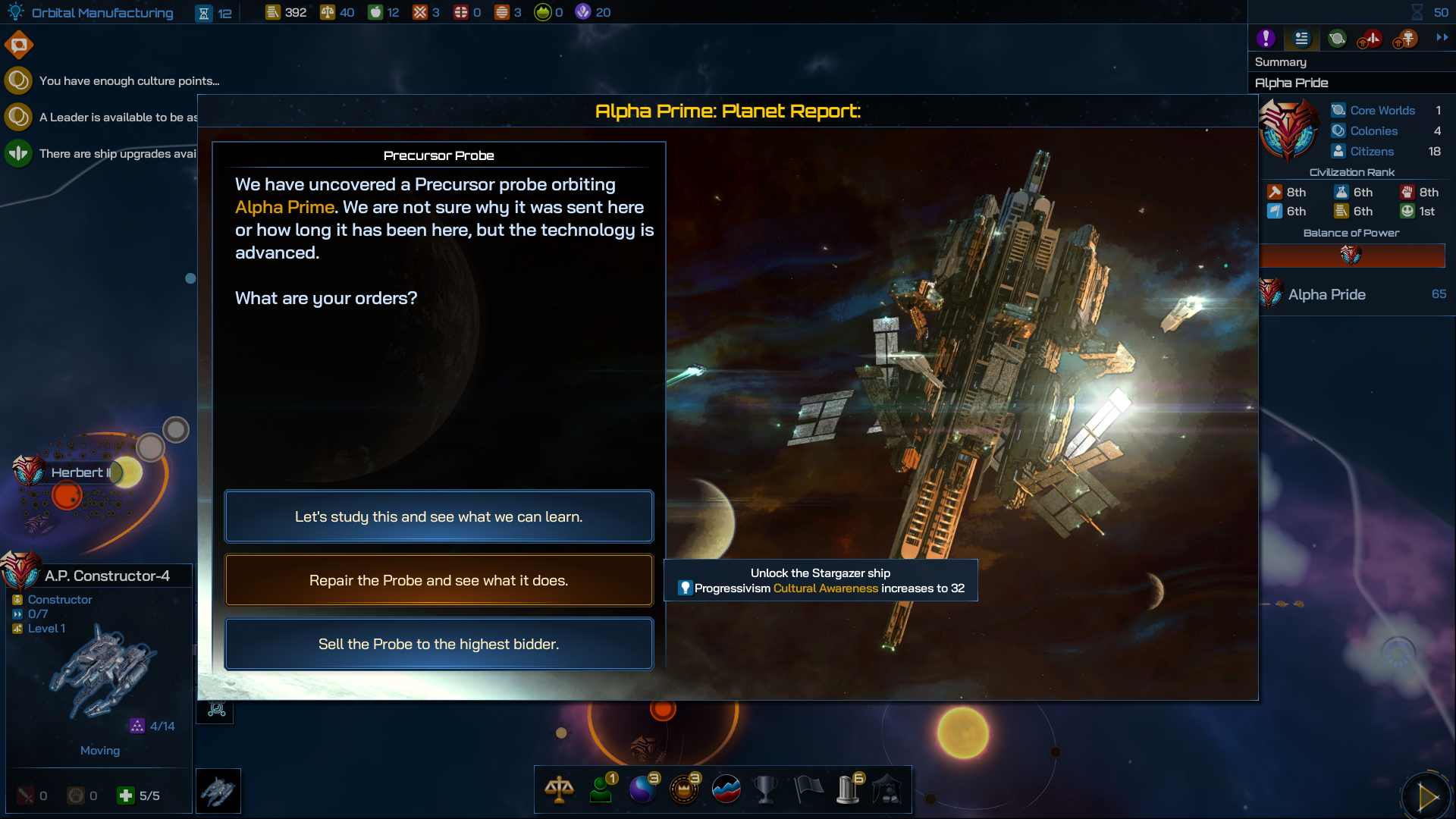Viewport: 1456px width, 819px height.
Task: Choose "Let's study this and see what we can learn"
Action: pyautogui.click(x=438, y=516)
